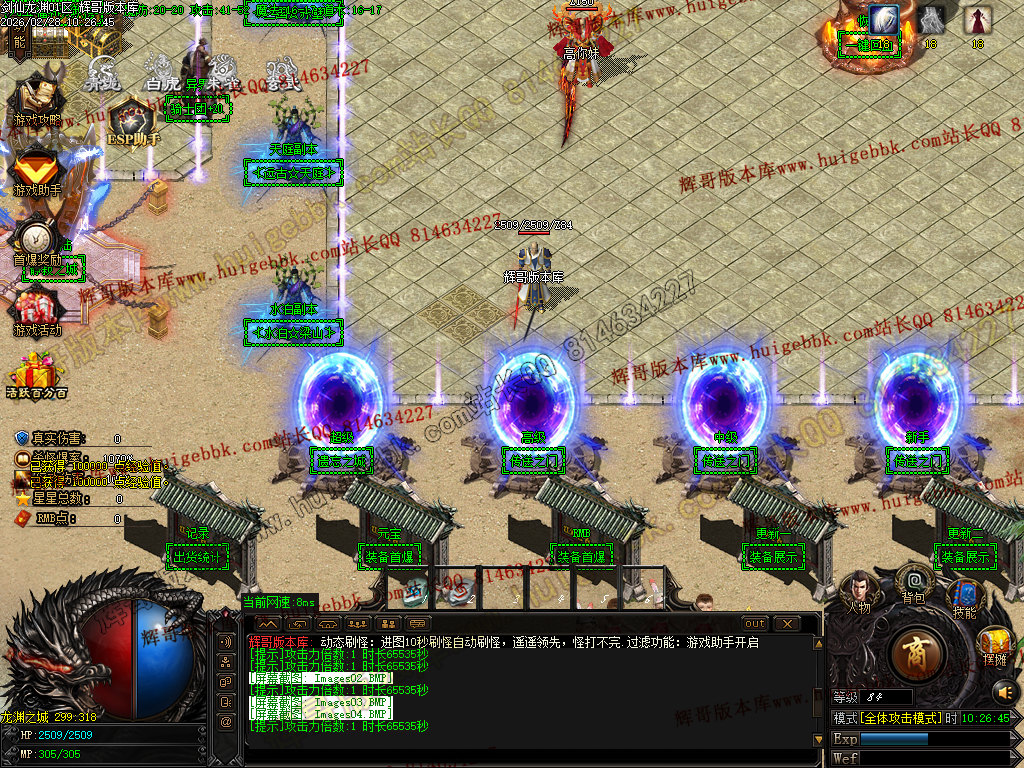The height and width of the screenshot is (768, 1024).
Task: Launch the ESP助手 fist badge
Action: [133, 120]
